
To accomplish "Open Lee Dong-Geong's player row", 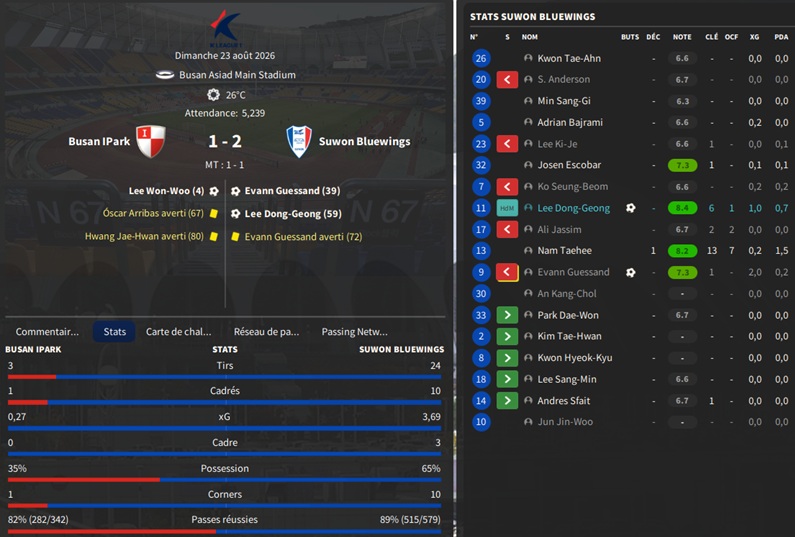I will pyautogui.click(x=573, y=208).
